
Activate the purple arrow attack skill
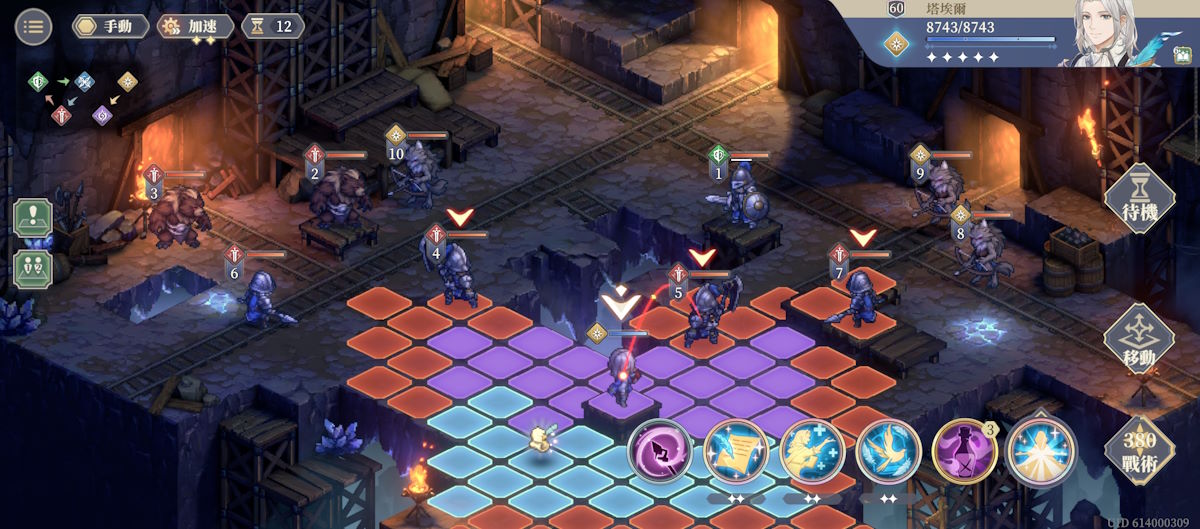point(661,452)
